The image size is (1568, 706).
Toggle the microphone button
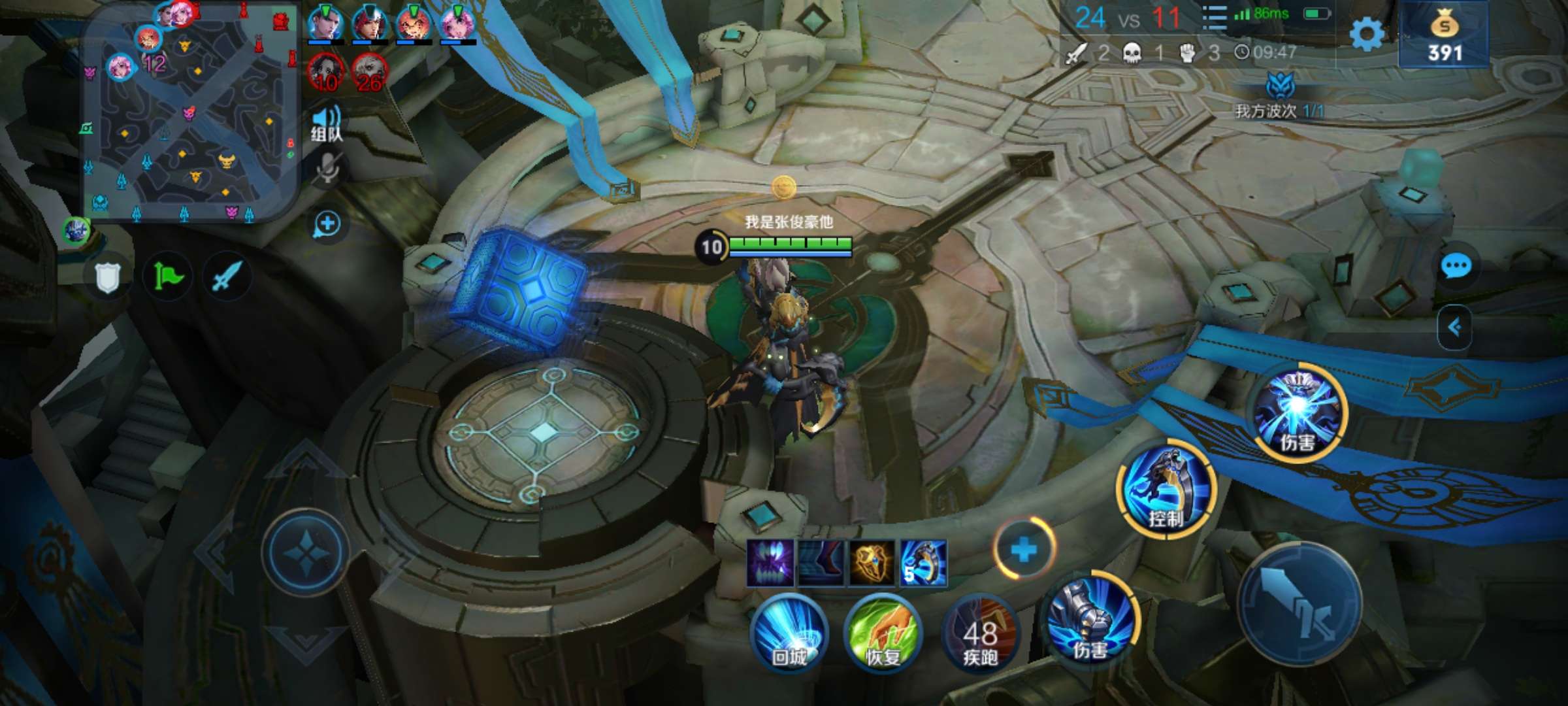tap(327, 169)
